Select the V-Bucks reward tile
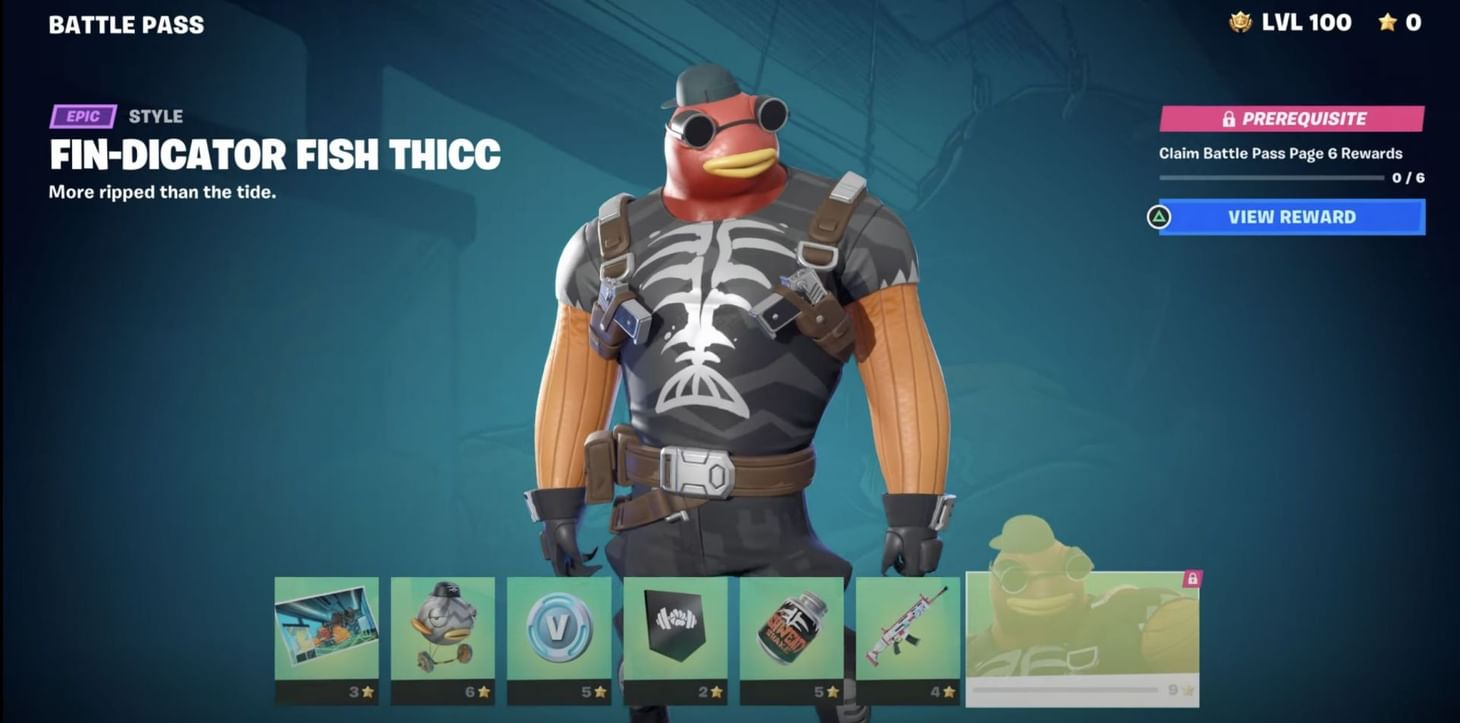This screenshot has width=1460, height=723. (558, 630)
